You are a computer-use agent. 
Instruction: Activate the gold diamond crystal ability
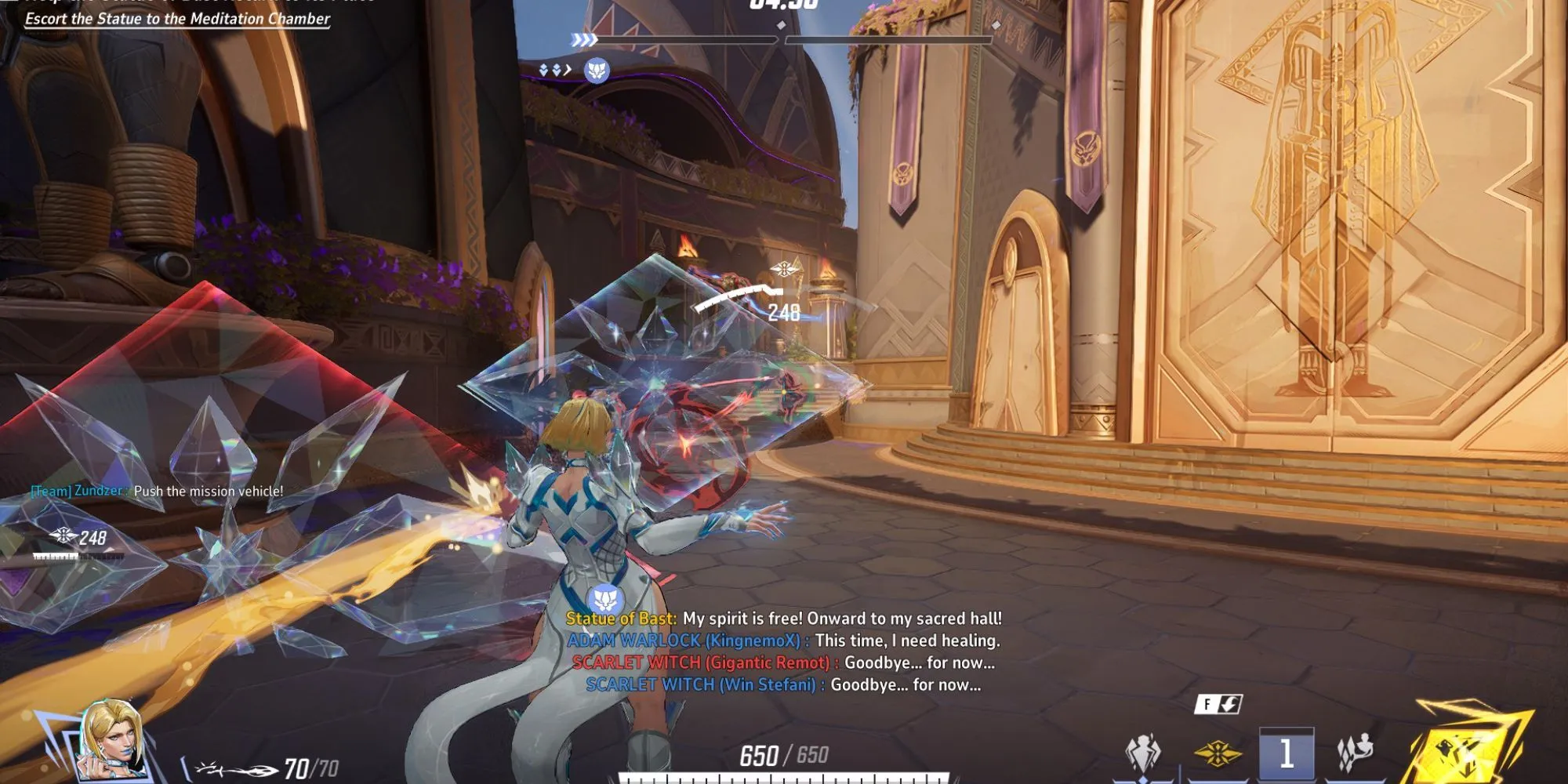click(1218, 754)
